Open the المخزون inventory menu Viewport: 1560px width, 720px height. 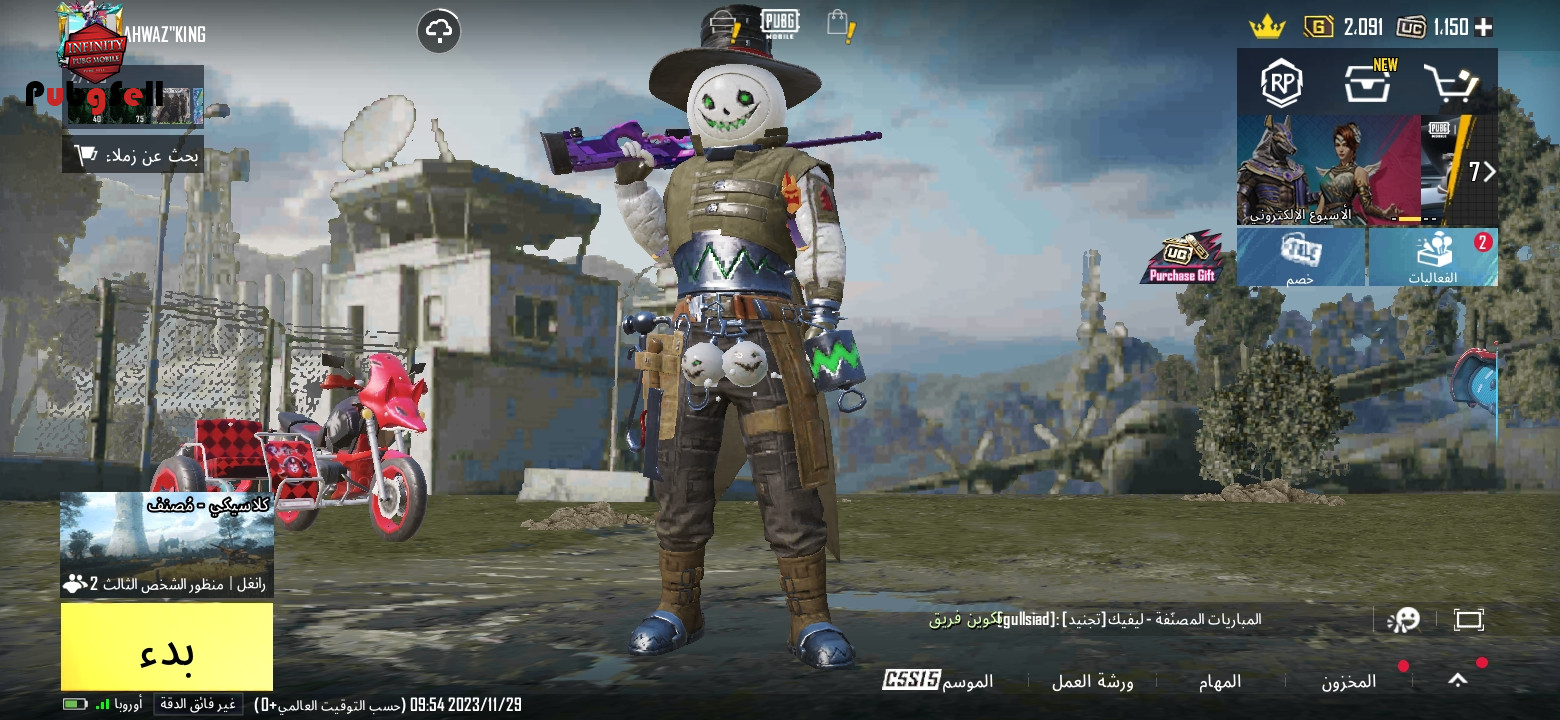[x=1349, y=681]
